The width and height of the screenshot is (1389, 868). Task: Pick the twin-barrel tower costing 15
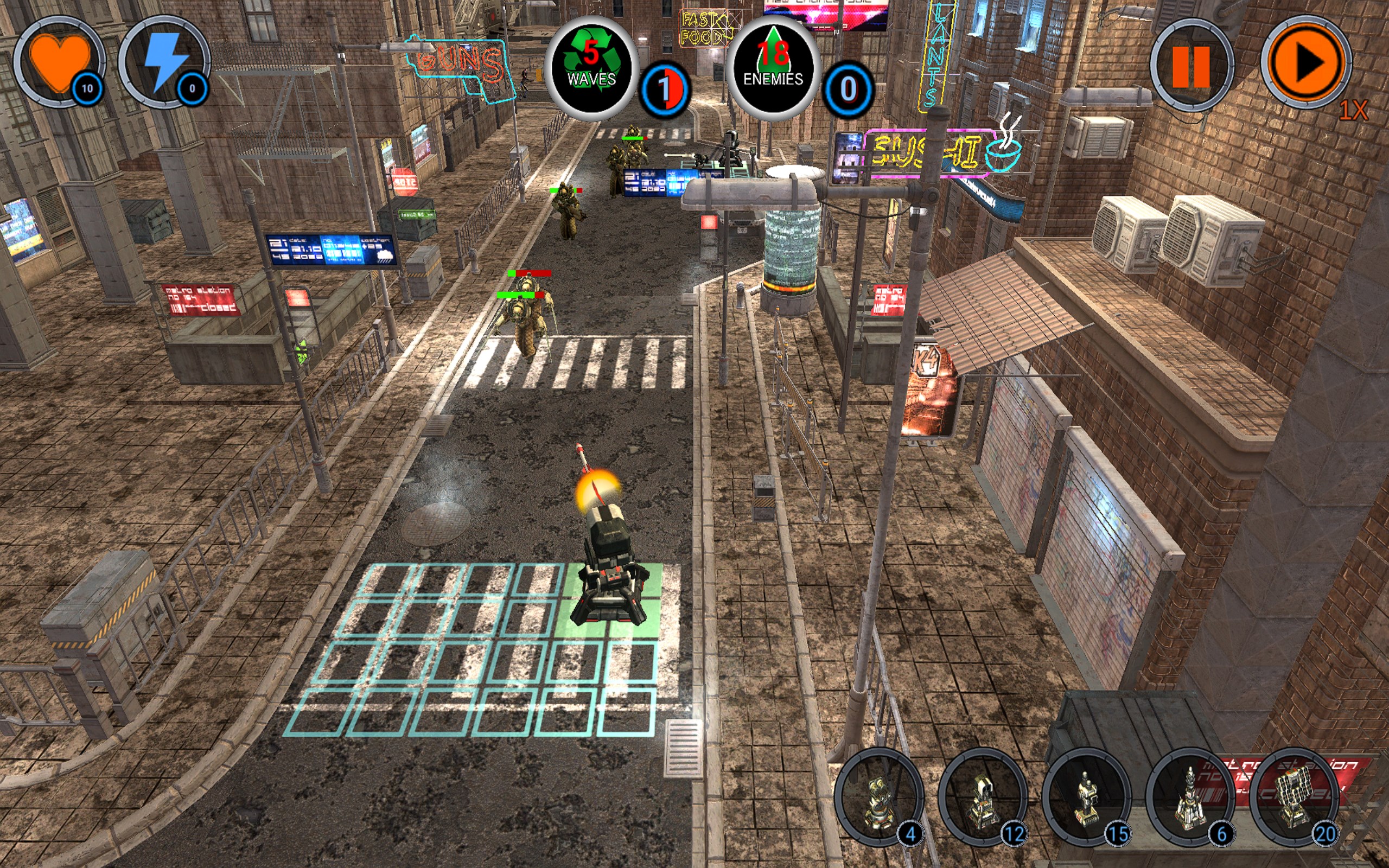[1086, 796]
